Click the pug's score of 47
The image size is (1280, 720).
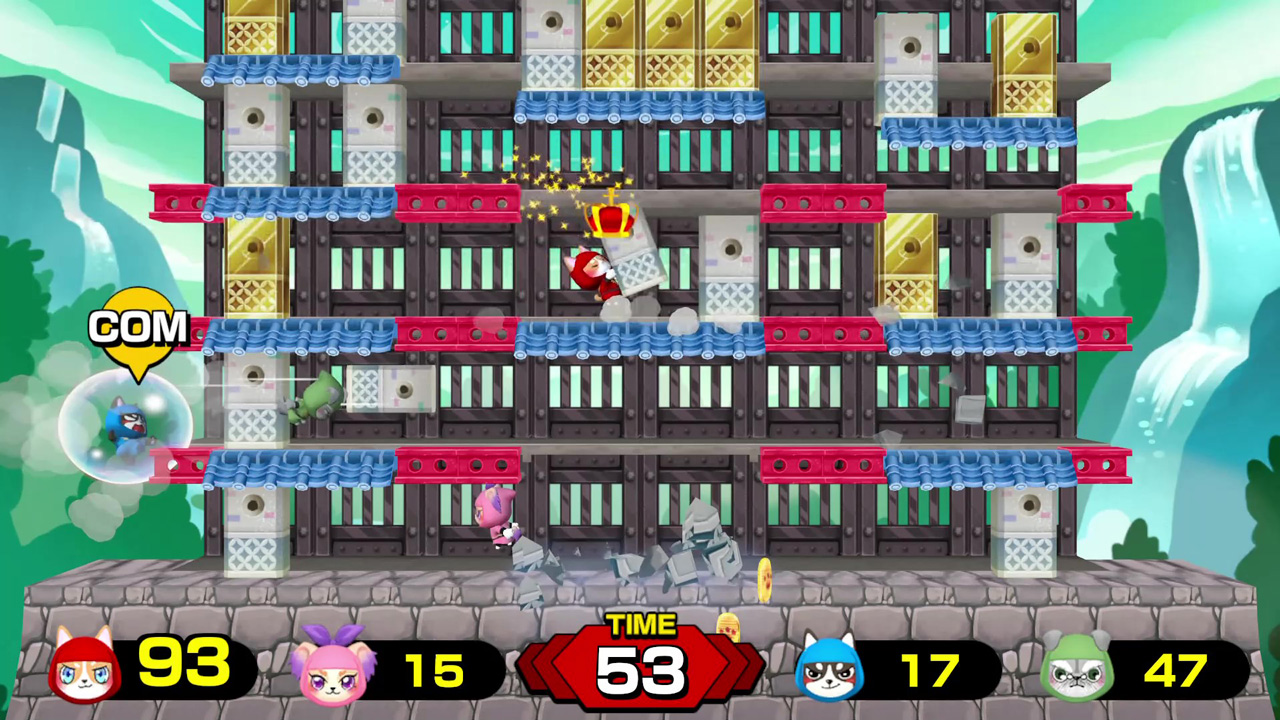[1180, 668]
